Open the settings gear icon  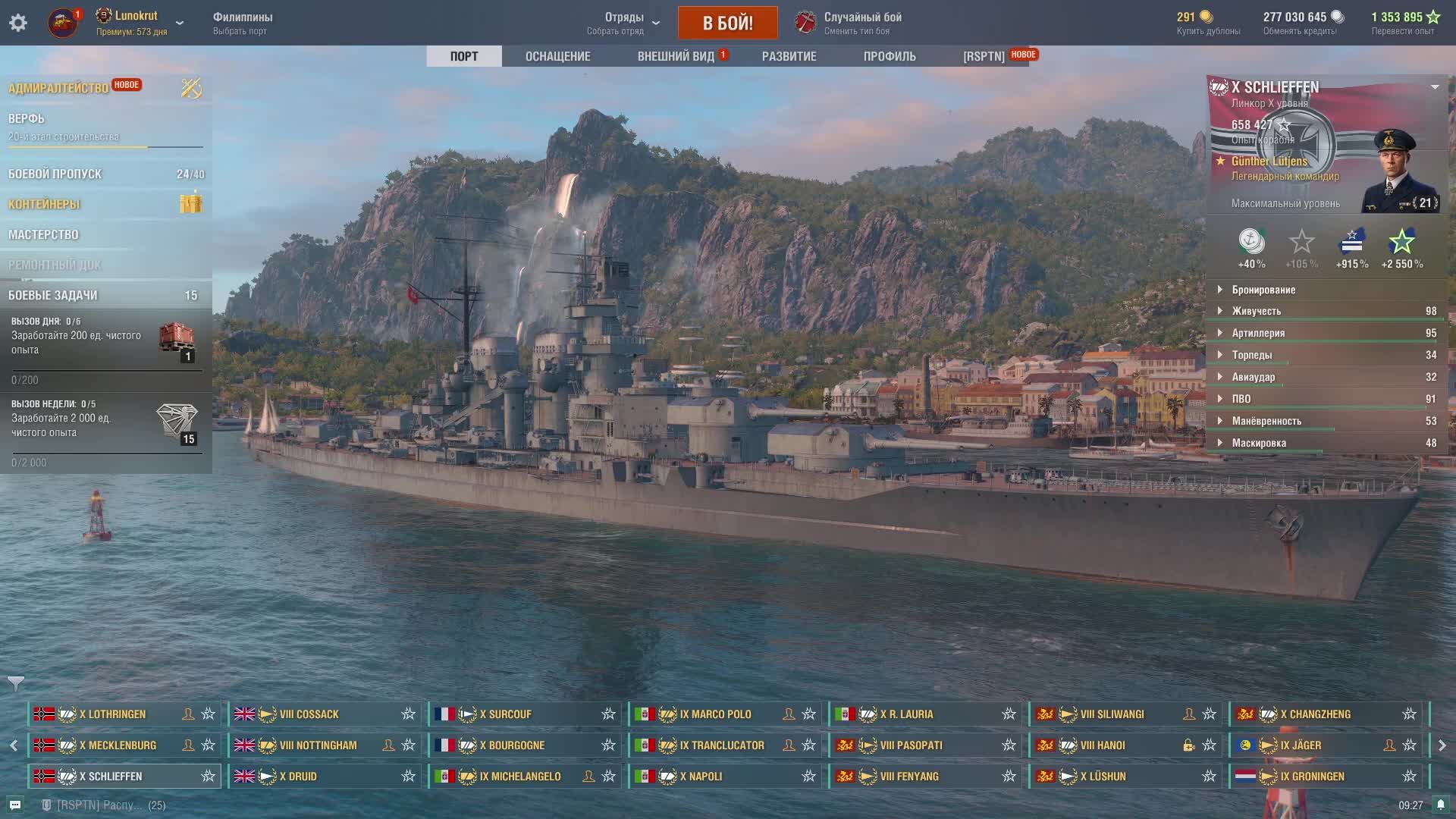(18, 23)
